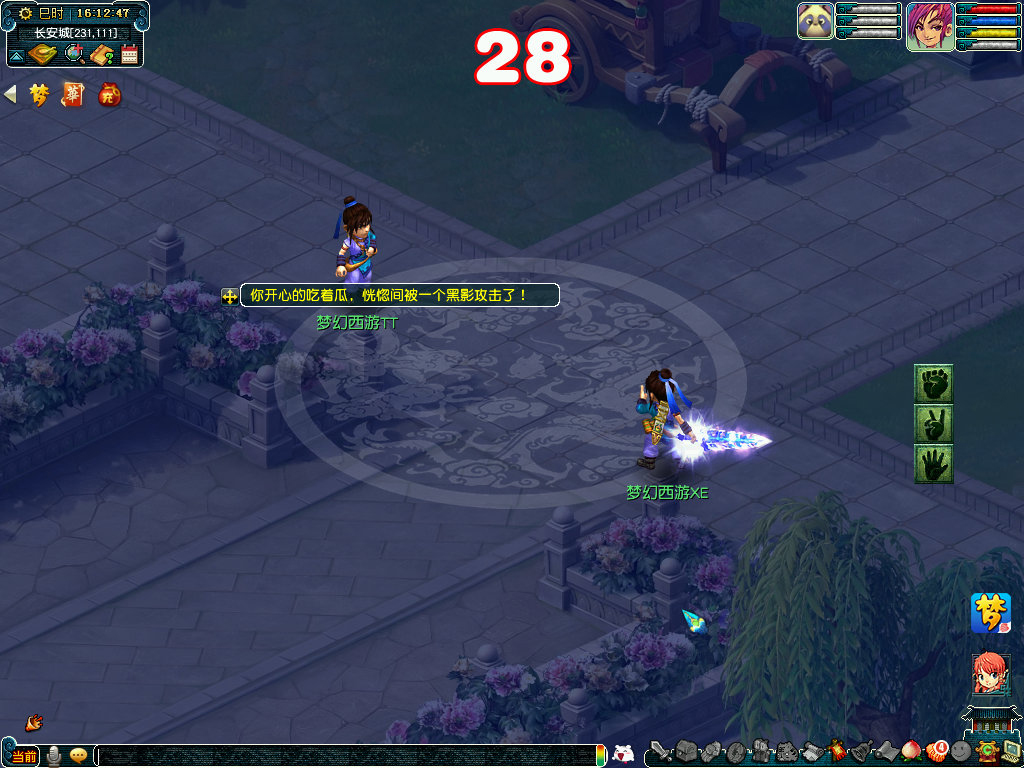This screenshot has width=1024, height=768.
Task: Select the panda pet portrait
Action: click(815, 21)
